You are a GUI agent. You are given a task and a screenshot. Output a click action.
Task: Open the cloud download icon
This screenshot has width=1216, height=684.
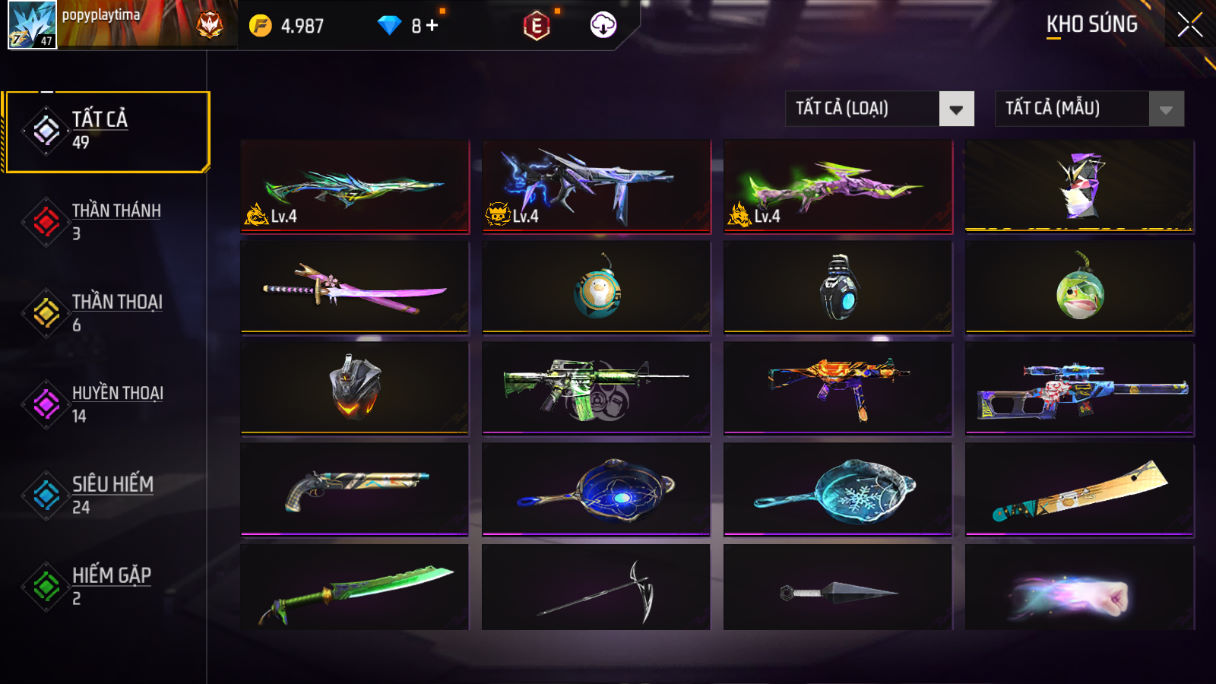pyautogui.click(x=603, y=26)
